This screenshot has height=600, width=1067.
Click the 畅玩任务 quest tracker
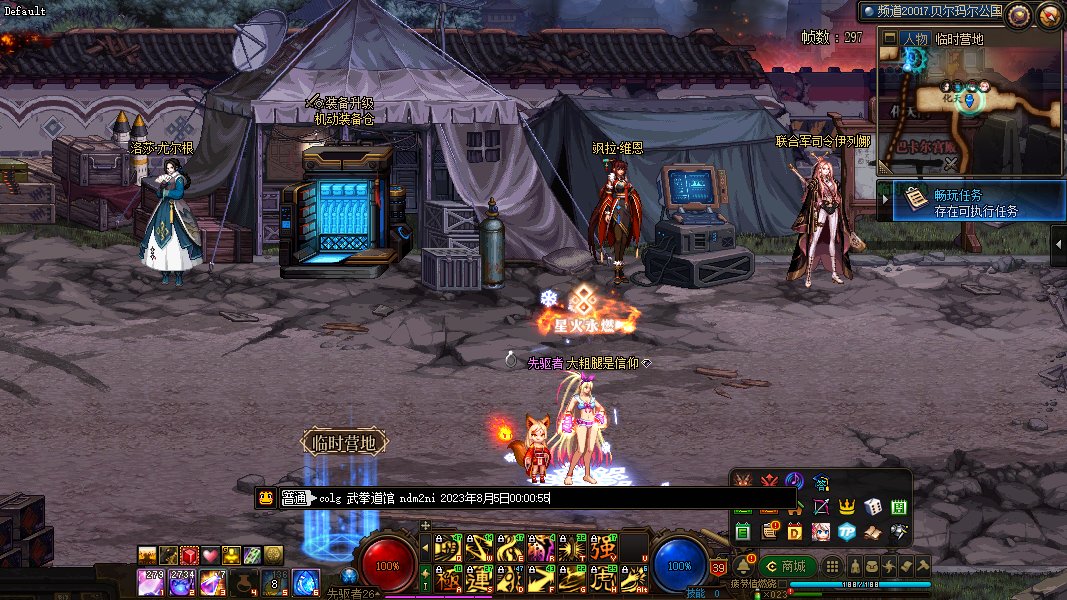tap(971, 200)
